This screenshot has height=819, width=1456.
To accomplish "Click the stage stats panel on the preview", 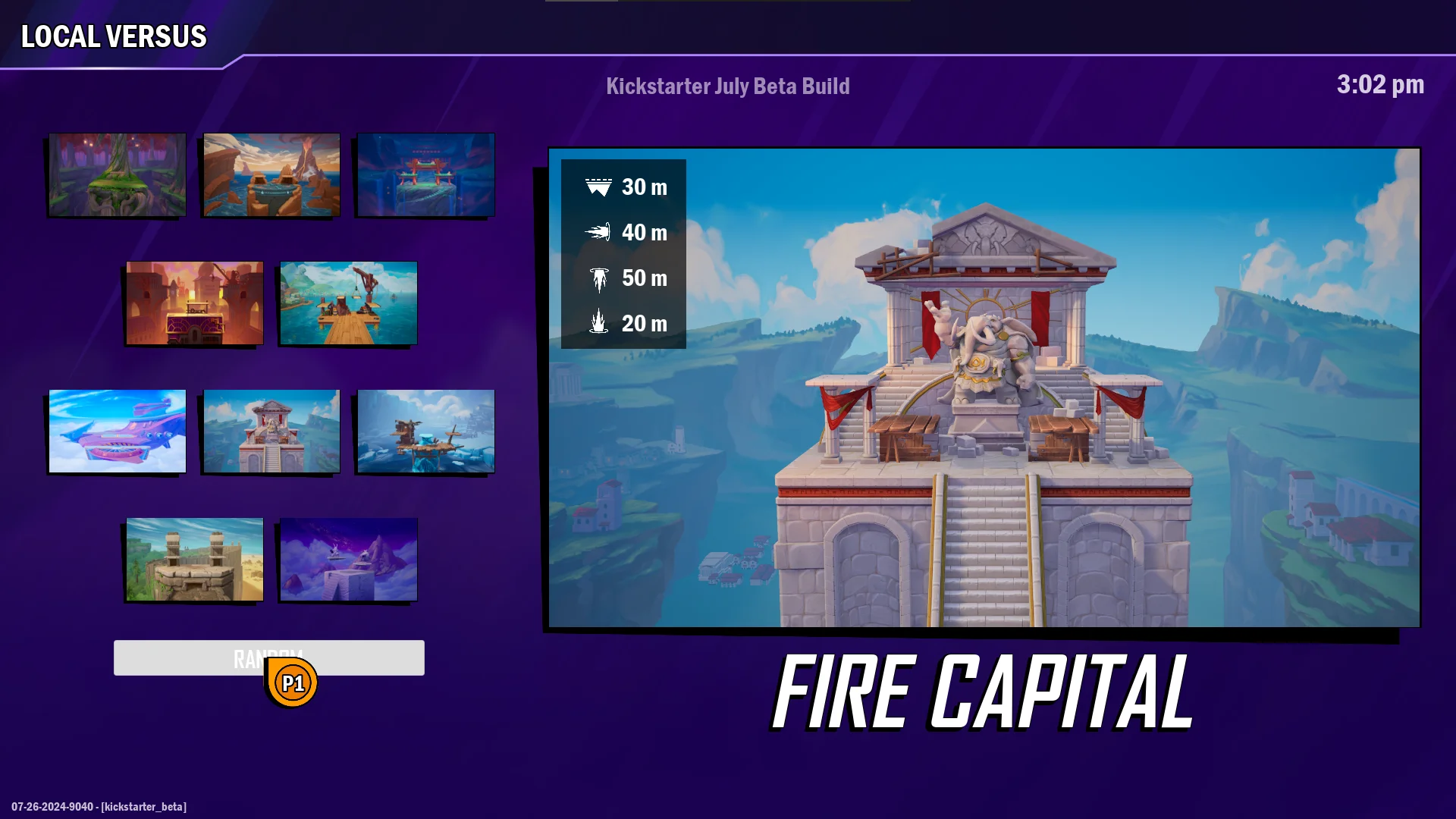I will coord(623,254).
